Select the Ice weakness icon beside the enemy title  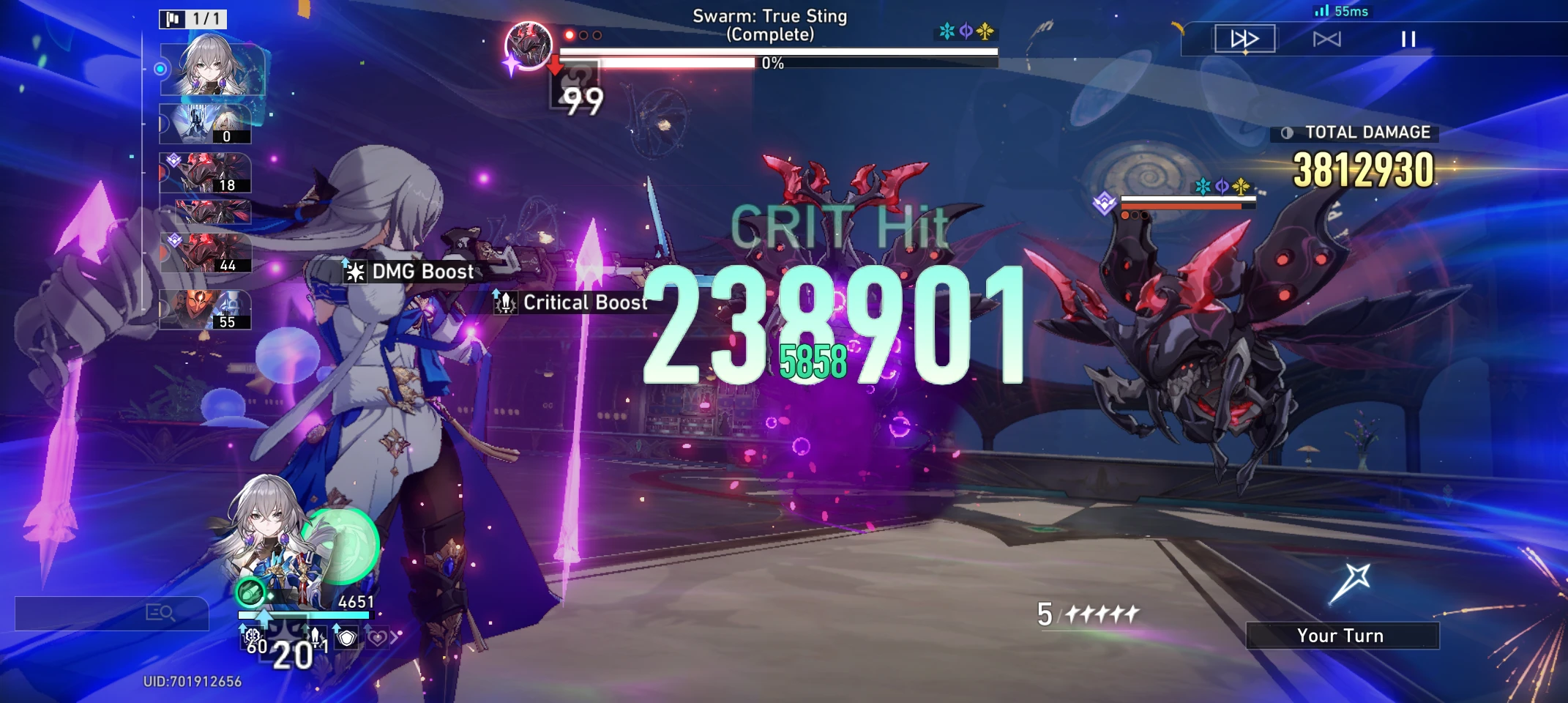tap(947, 31)
